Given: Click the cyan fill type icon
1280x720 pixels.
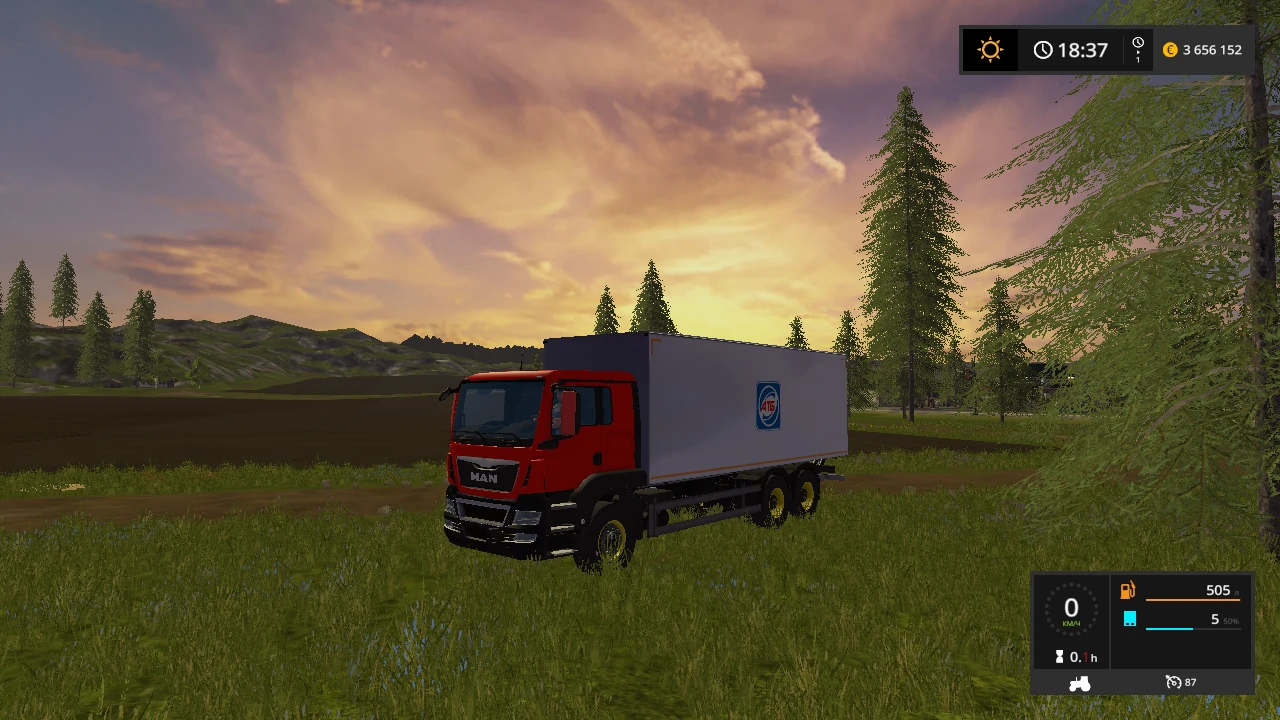Looking at the screenshot, I should 1129,619.
